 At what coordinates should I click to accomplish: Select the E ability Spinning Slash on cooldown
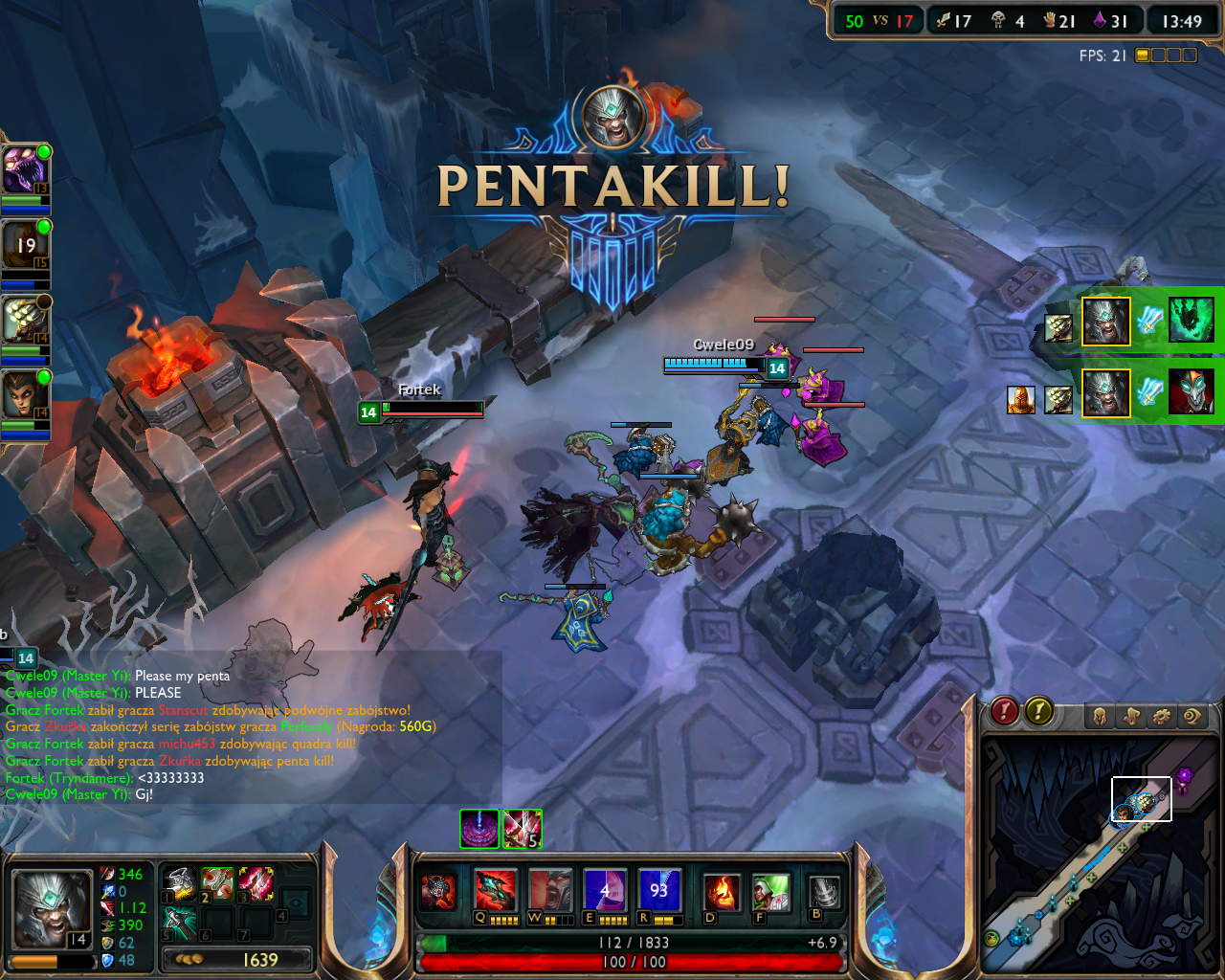[x=605, y=890]
